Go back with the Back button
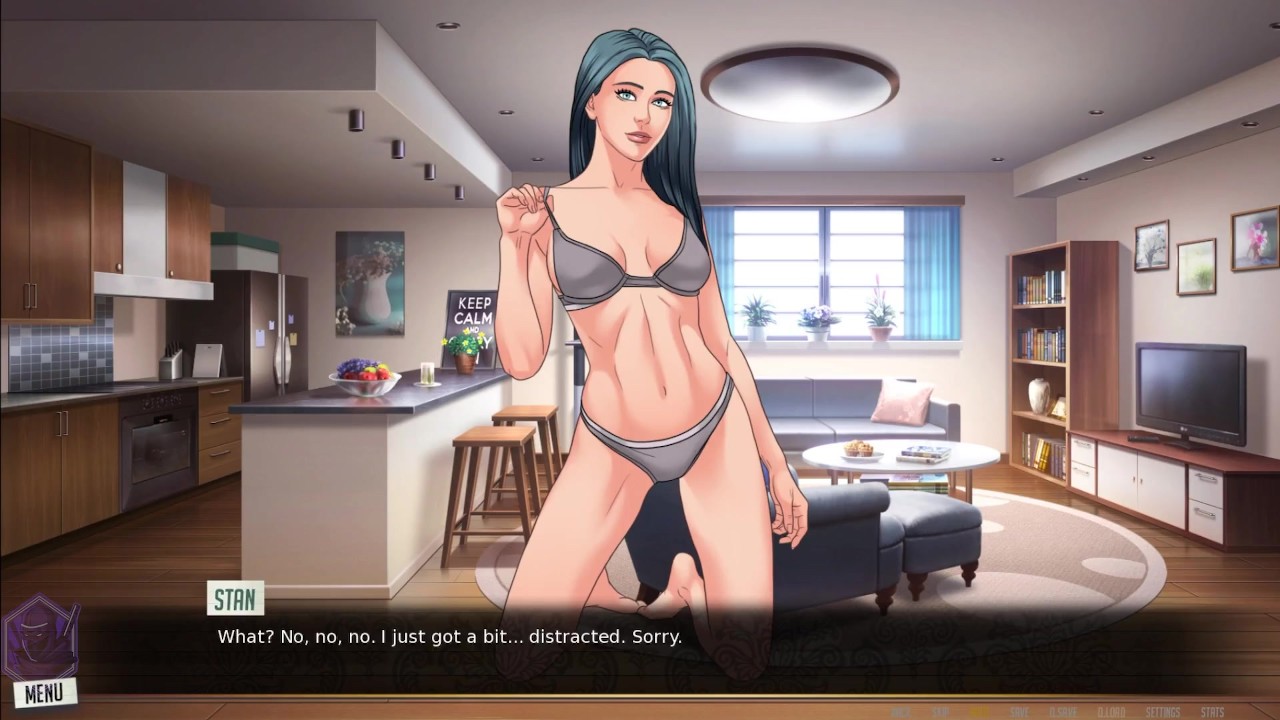 (900, 712)
